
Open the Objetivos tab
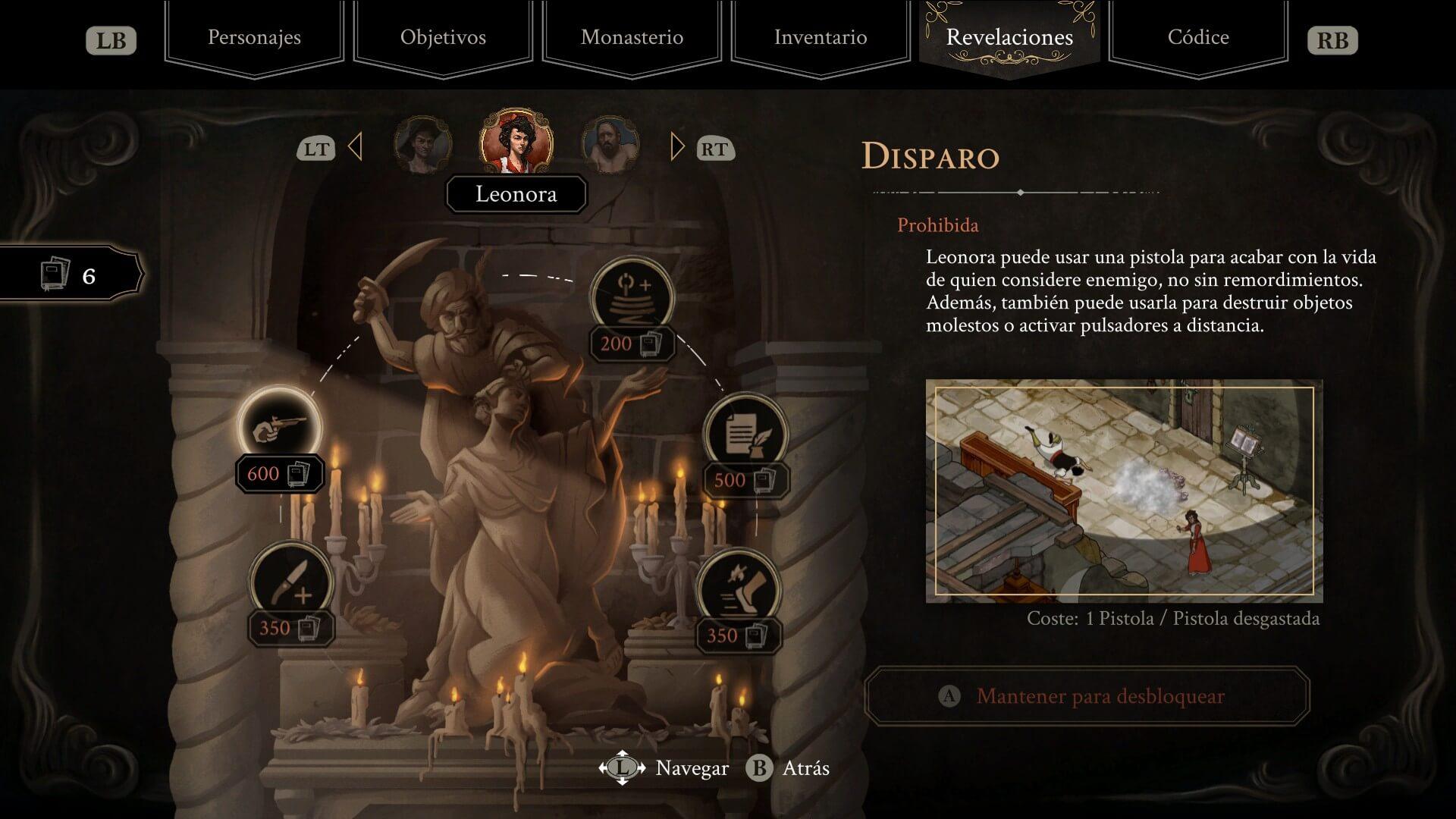(x=443, y=38)
